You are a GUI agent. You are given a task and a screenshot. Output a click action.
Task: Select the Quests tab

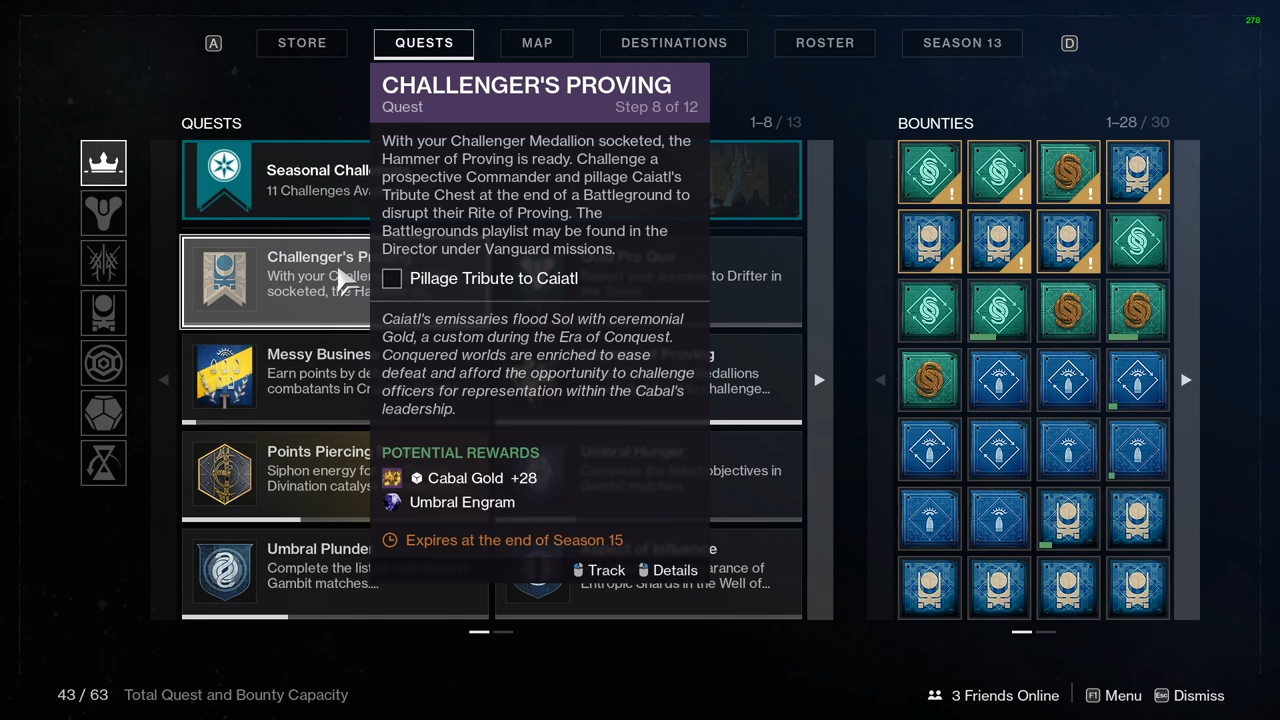coord(424,43)
